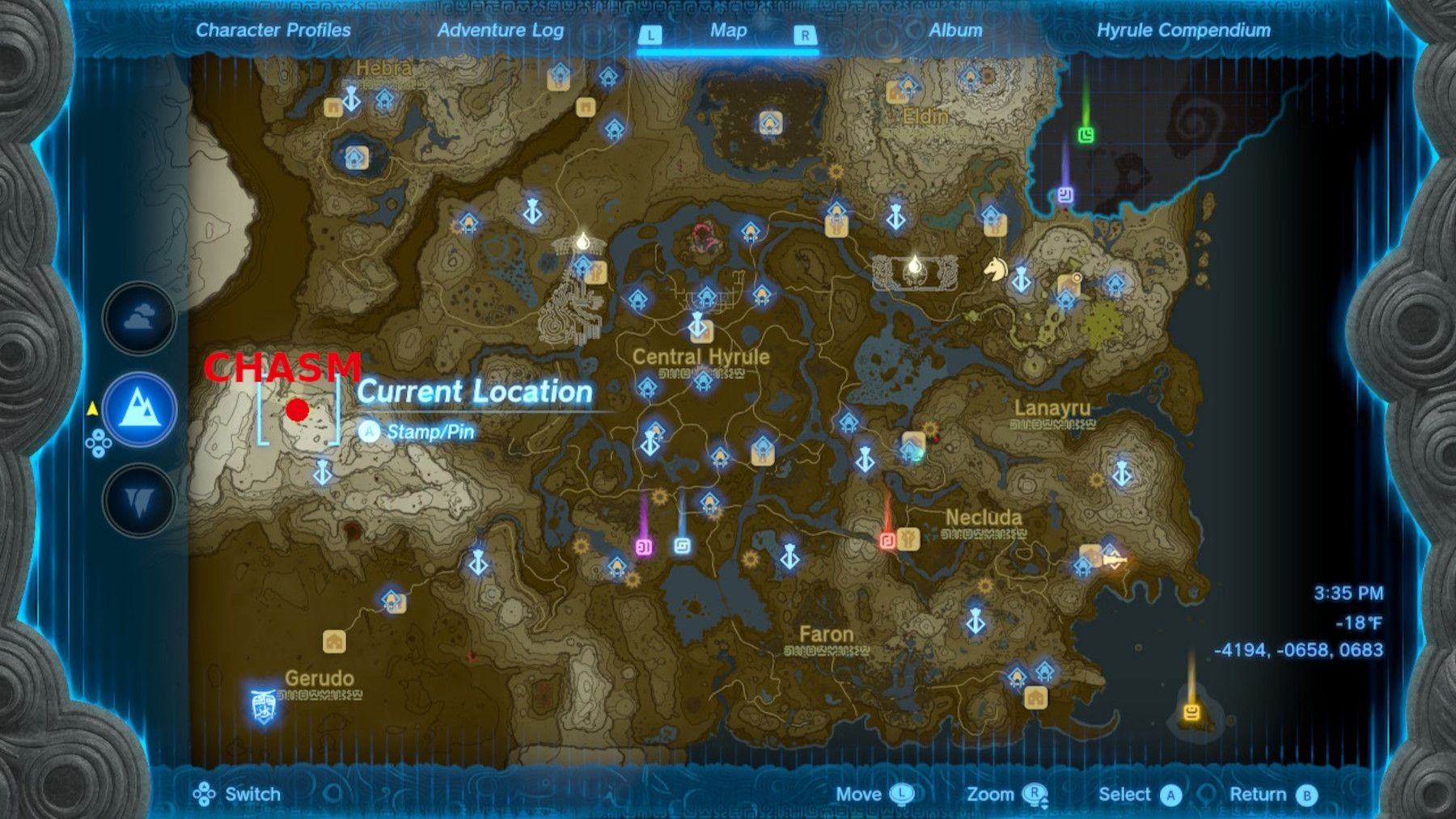Select the Map tab
Viewport: 1456px width, 819px height.
[x=728, y=31]
